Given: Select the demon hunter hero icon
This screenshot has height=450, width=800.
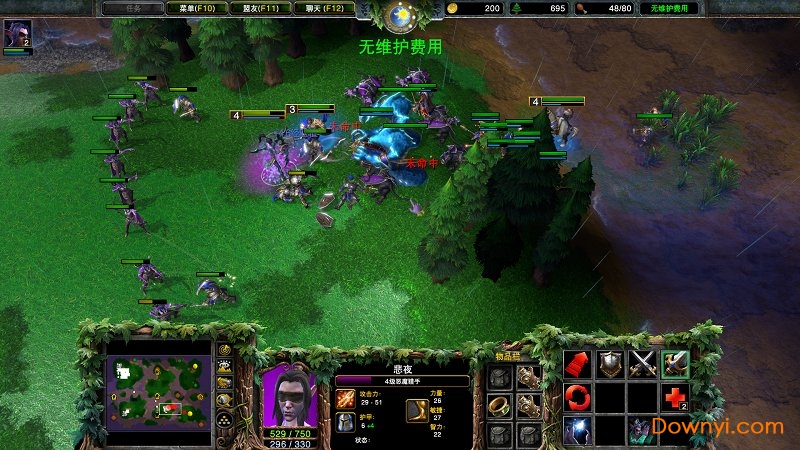Looking at the screenshot, I should [18, 35].
